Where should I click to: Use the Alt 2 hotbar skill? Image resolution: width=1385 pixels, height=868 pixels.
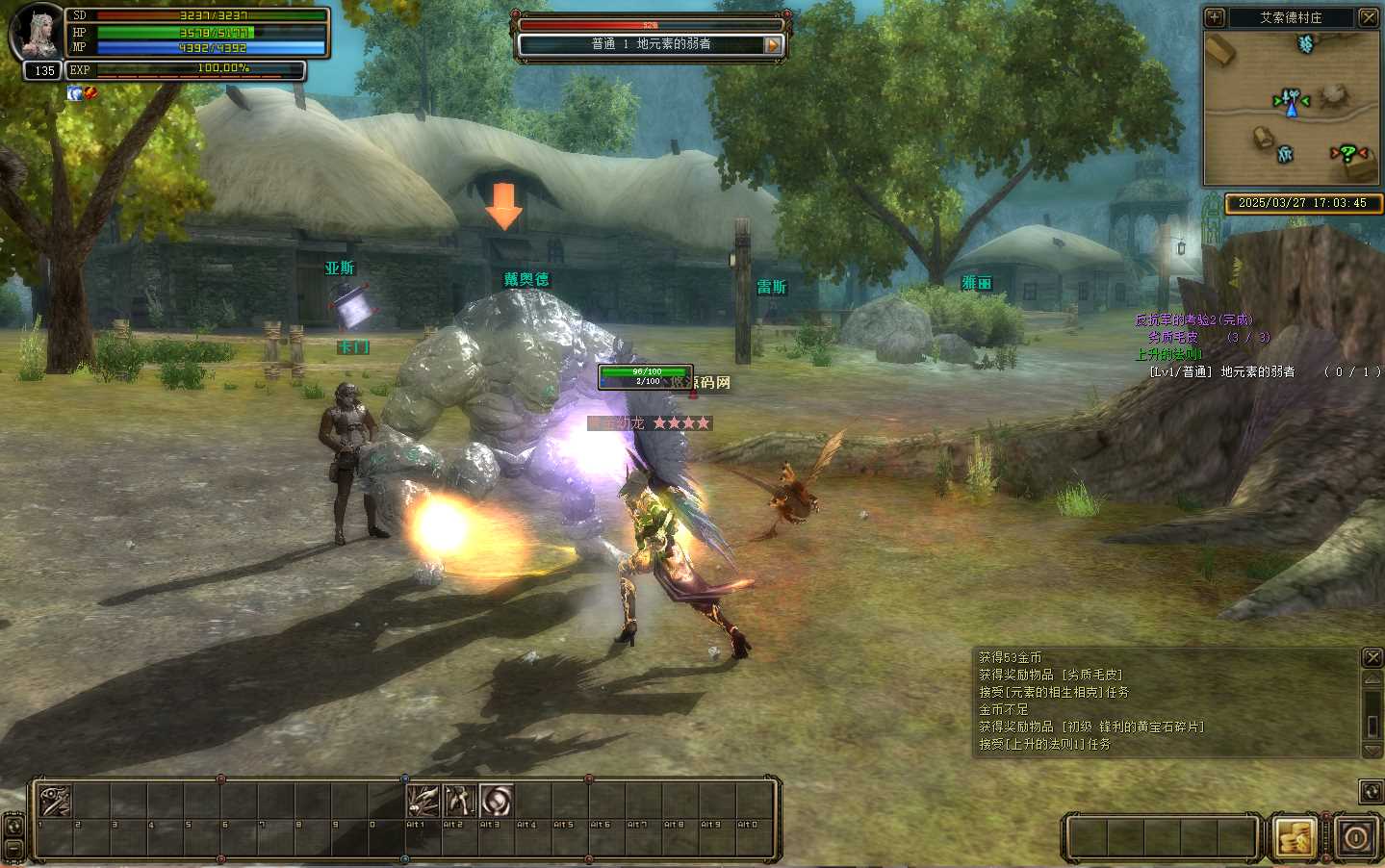click(x=459, y=801)
